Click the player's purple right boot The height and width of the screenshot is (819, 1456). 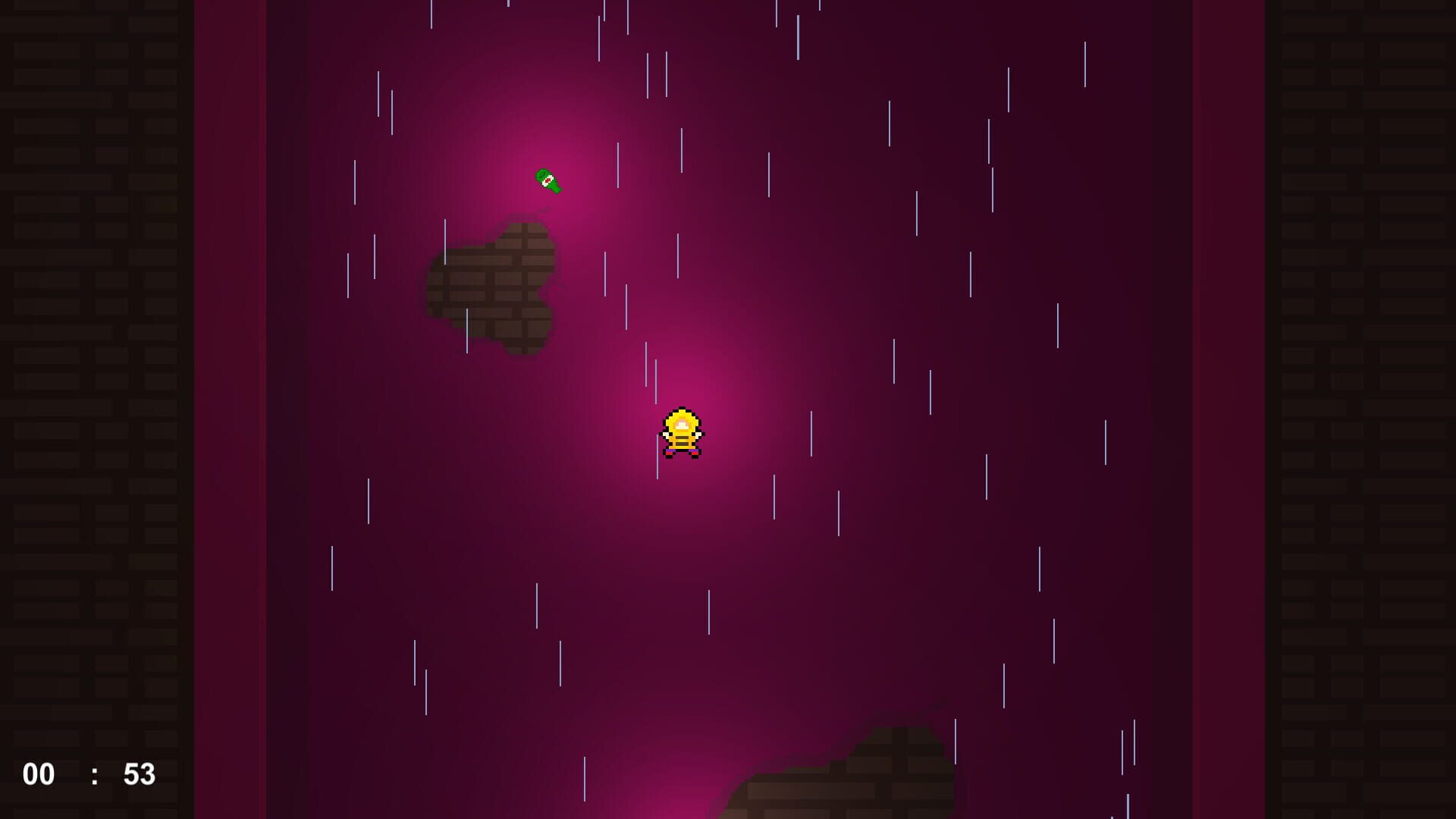point(693,451)
